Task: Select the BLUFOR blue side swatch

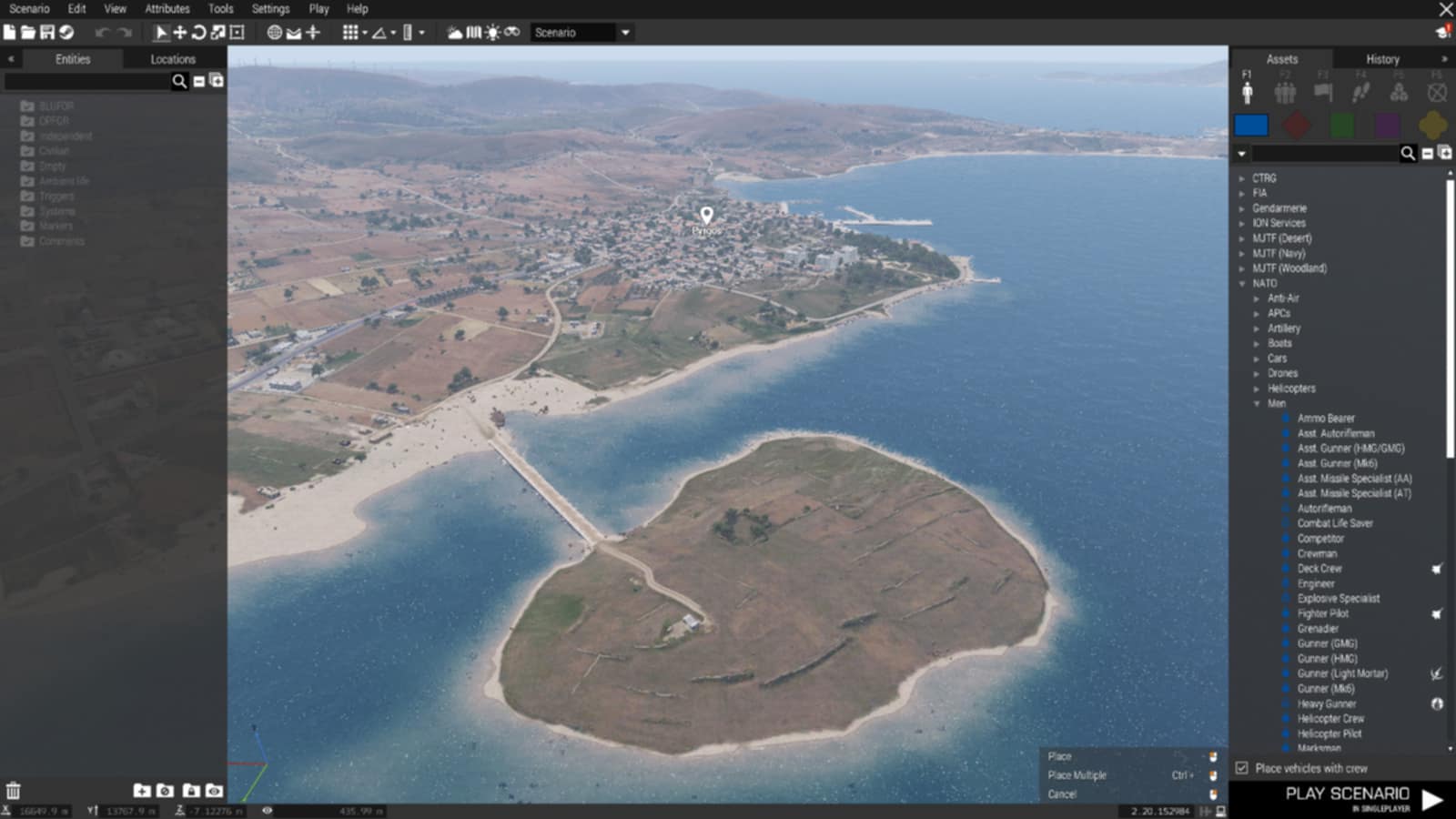Action: (1251, 125)
